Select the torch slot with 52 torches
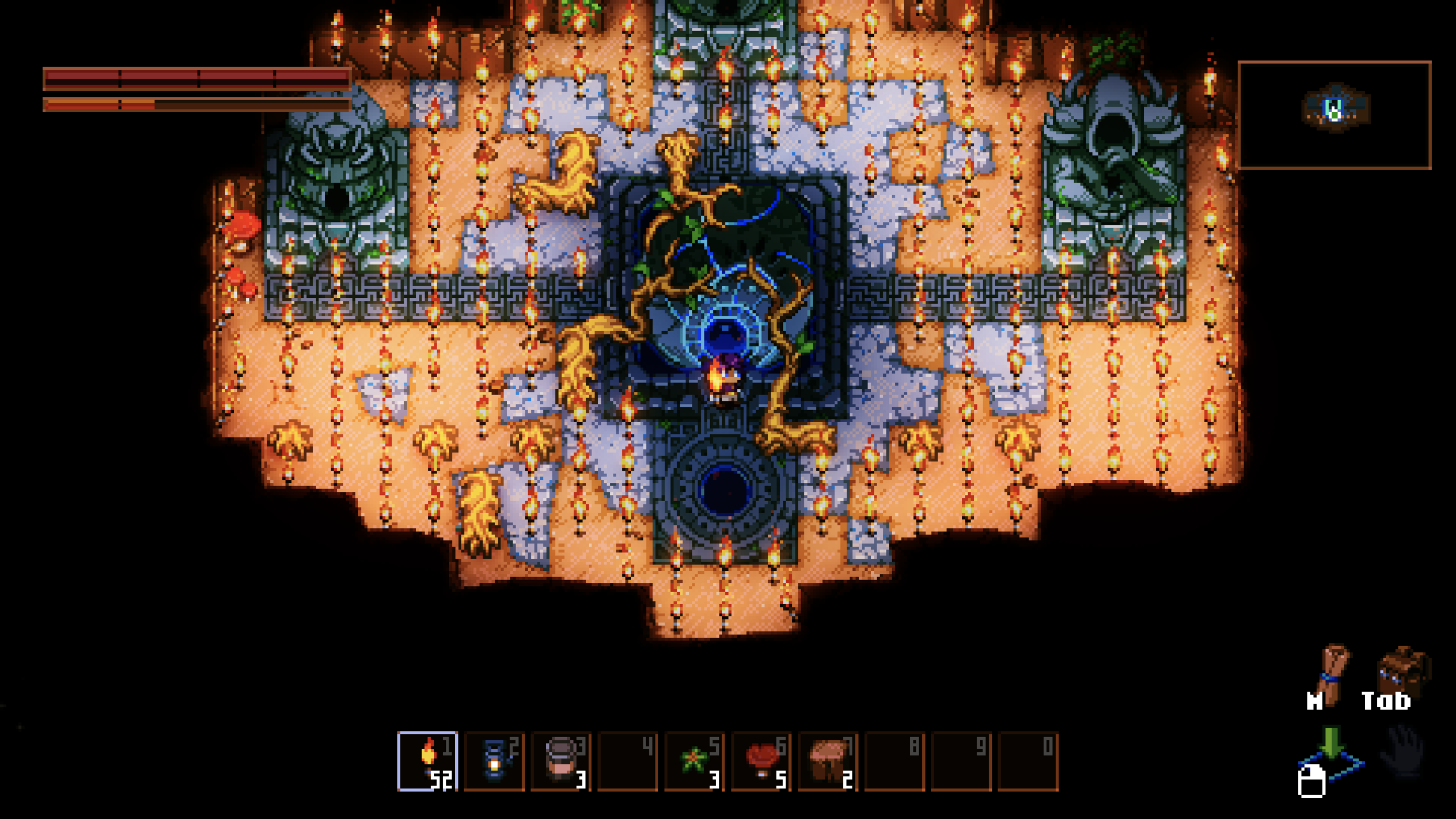 (x=427, y=761)
